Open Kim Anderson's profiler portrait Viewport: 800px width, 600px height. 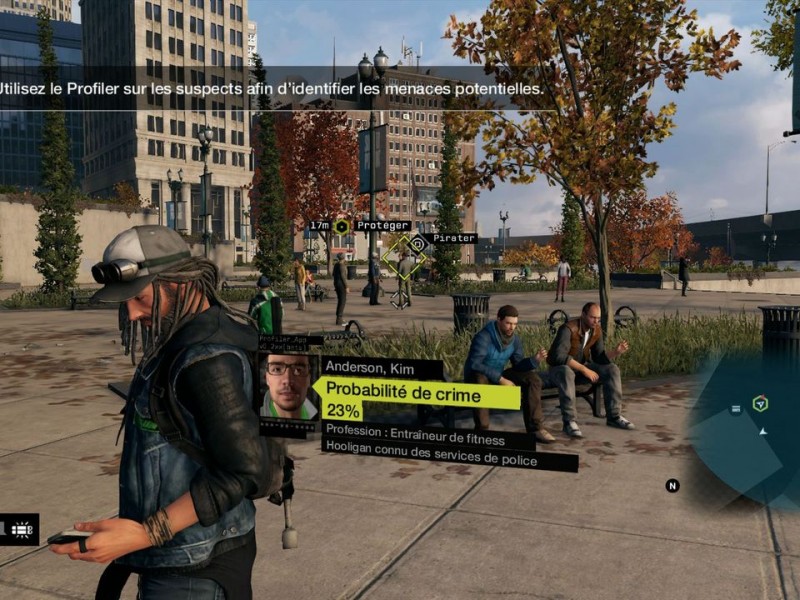pos(289,386)
